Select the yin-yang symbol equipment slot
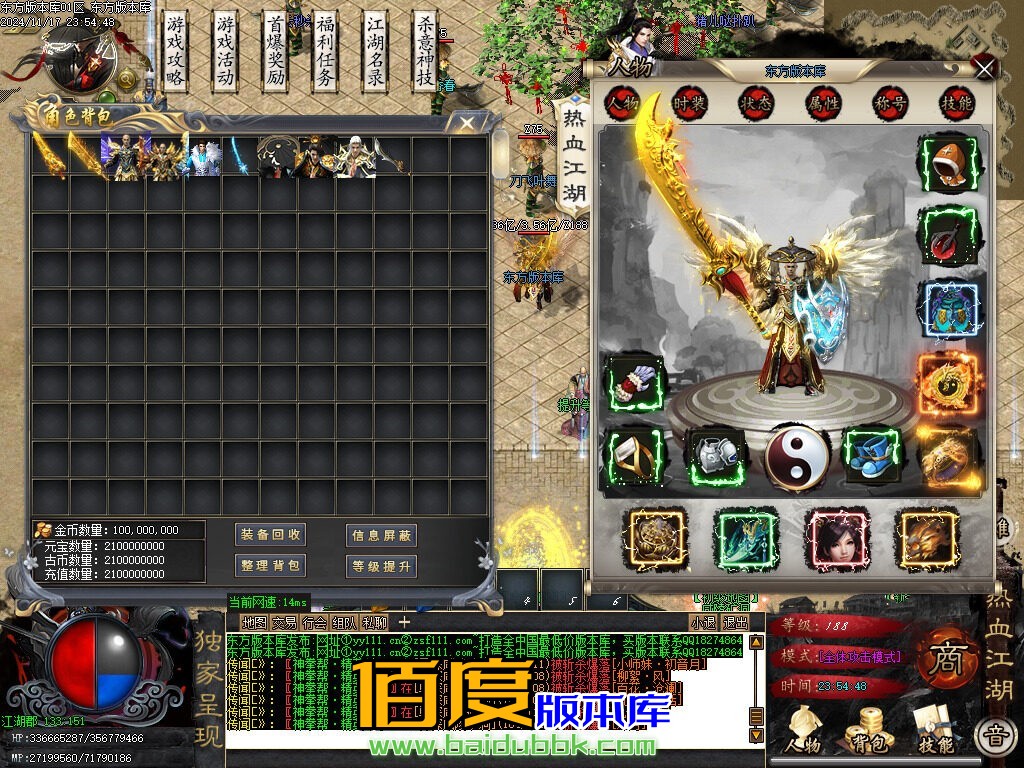The width and height of the screenshot is (1024, 768). tap(797, 459)
